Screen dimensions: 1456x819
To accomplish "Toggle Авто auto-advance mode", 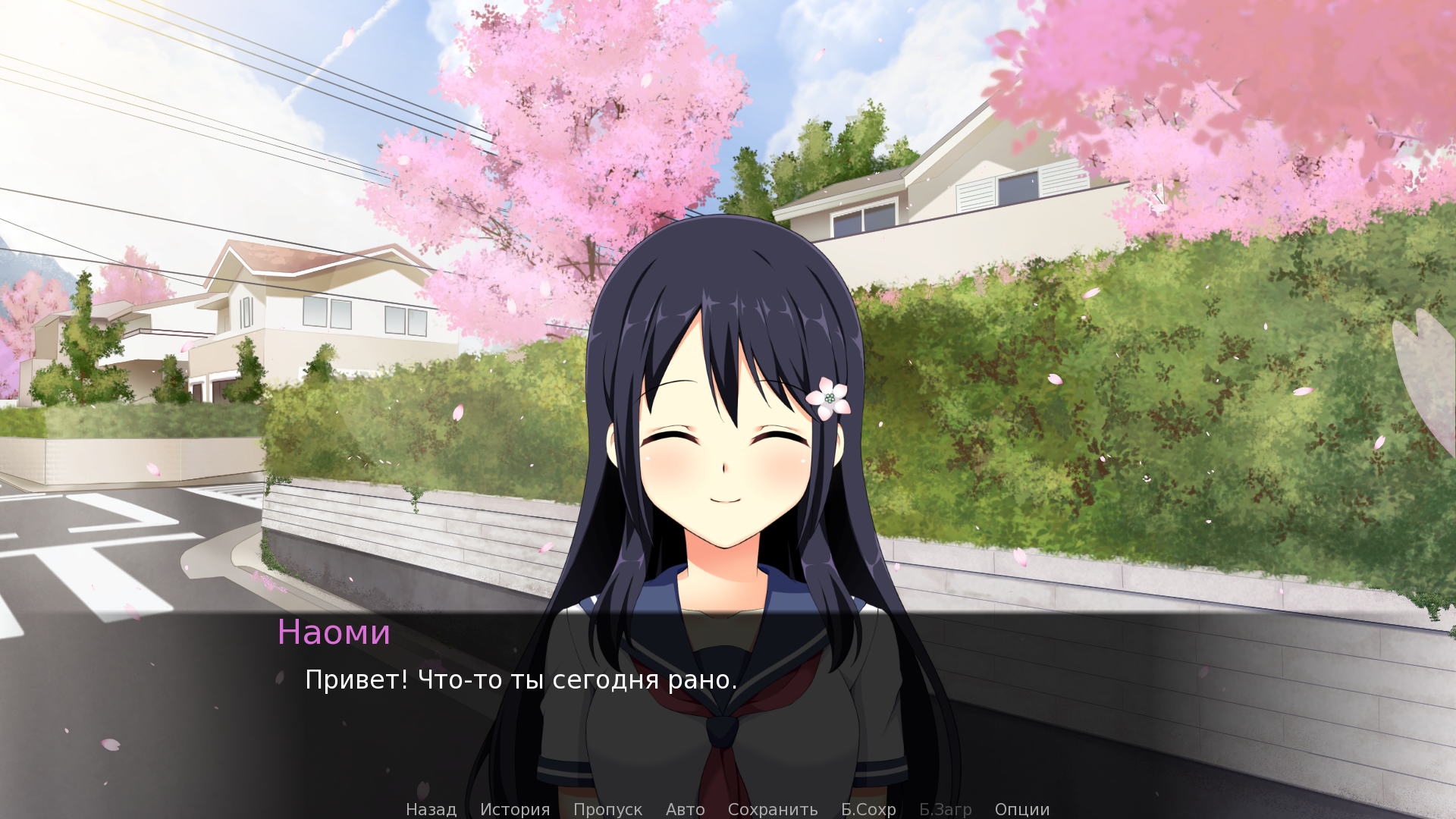I will pos(685,809).
